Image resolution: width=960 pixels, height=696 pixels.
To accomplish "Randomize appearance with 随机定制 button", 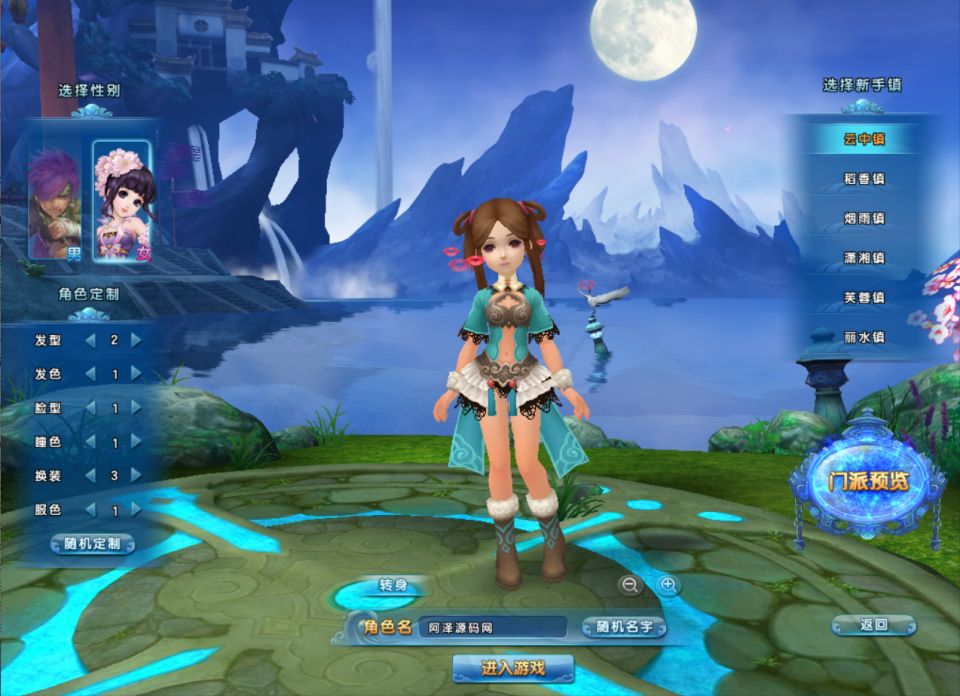I will 92,544.
